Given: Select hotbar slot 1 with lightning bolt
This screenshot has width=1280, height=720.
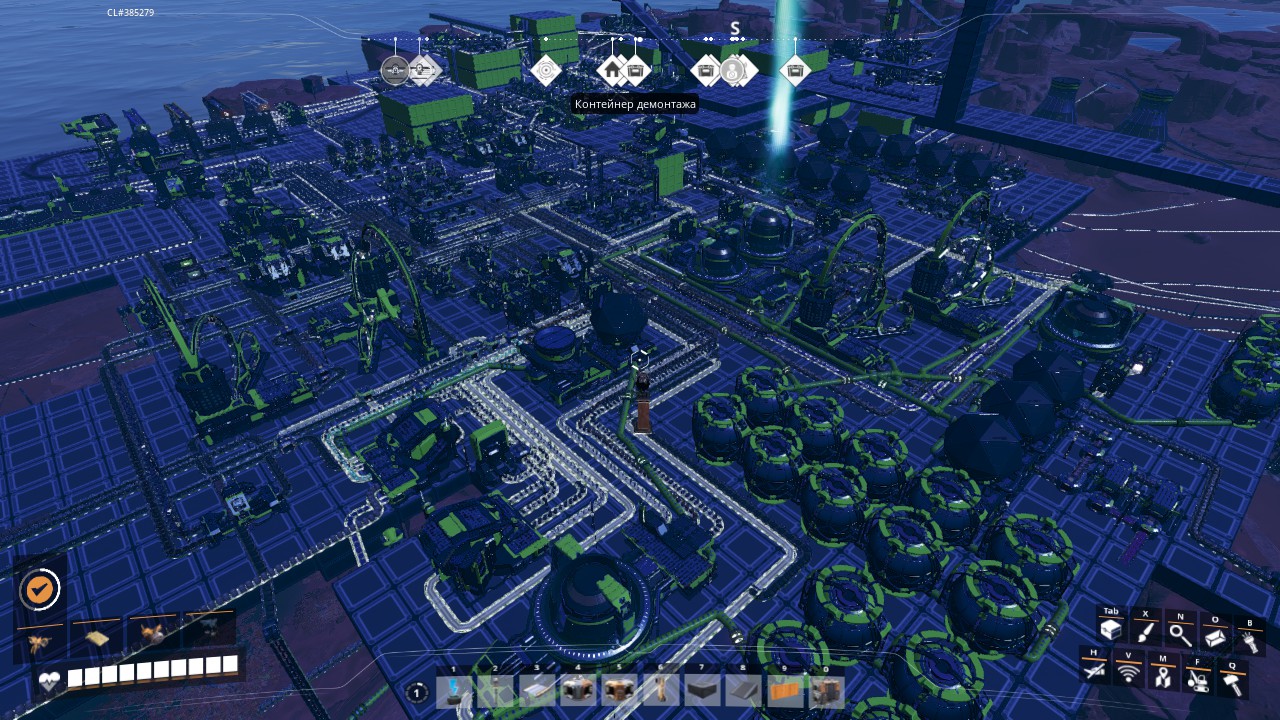Looking at the screenshot, I should click(454, 690).
